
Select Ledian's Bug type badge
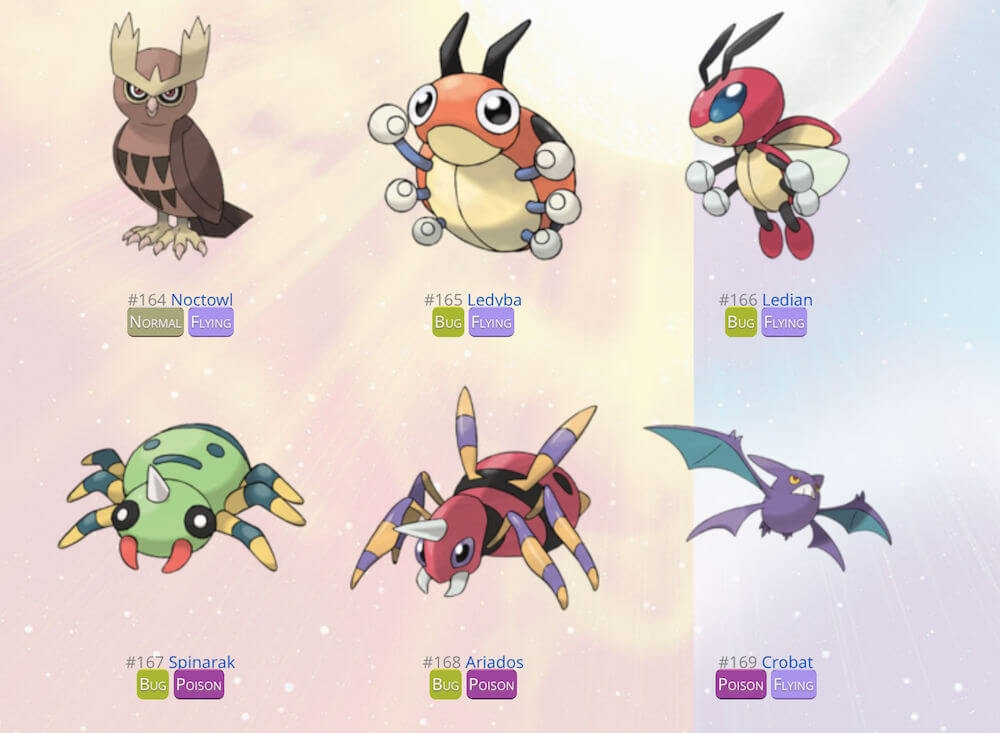pos(741,322)
